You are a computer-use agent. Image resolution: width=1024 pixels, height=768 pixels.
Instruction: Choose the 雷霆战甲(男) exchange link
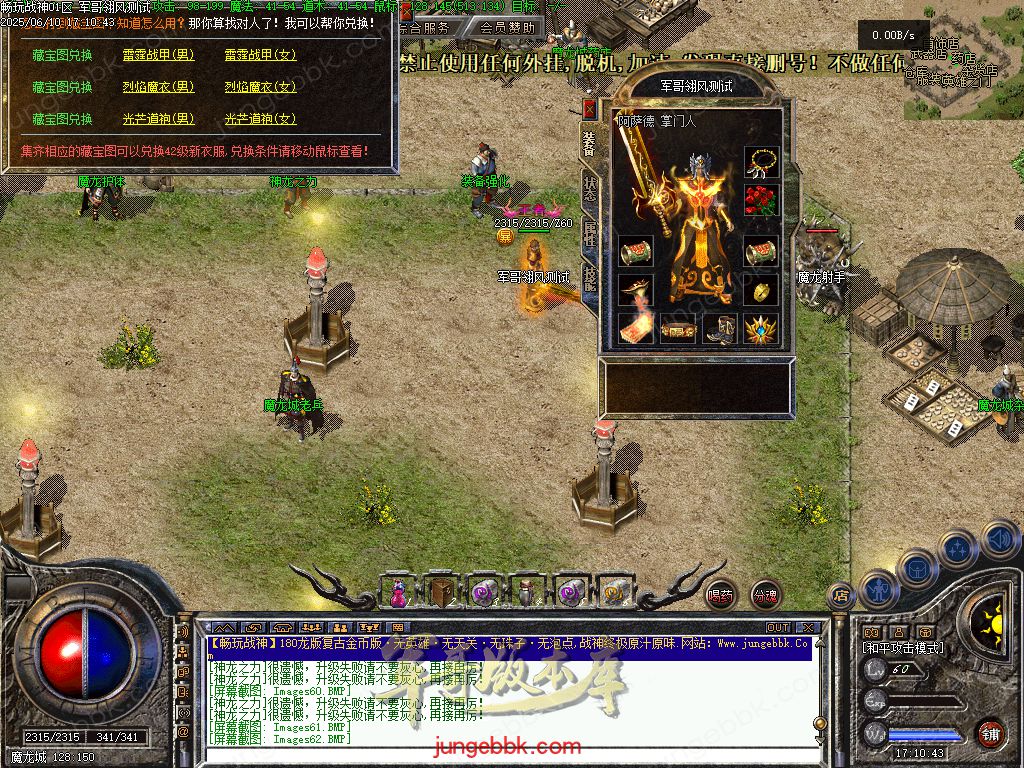point(158,55)
